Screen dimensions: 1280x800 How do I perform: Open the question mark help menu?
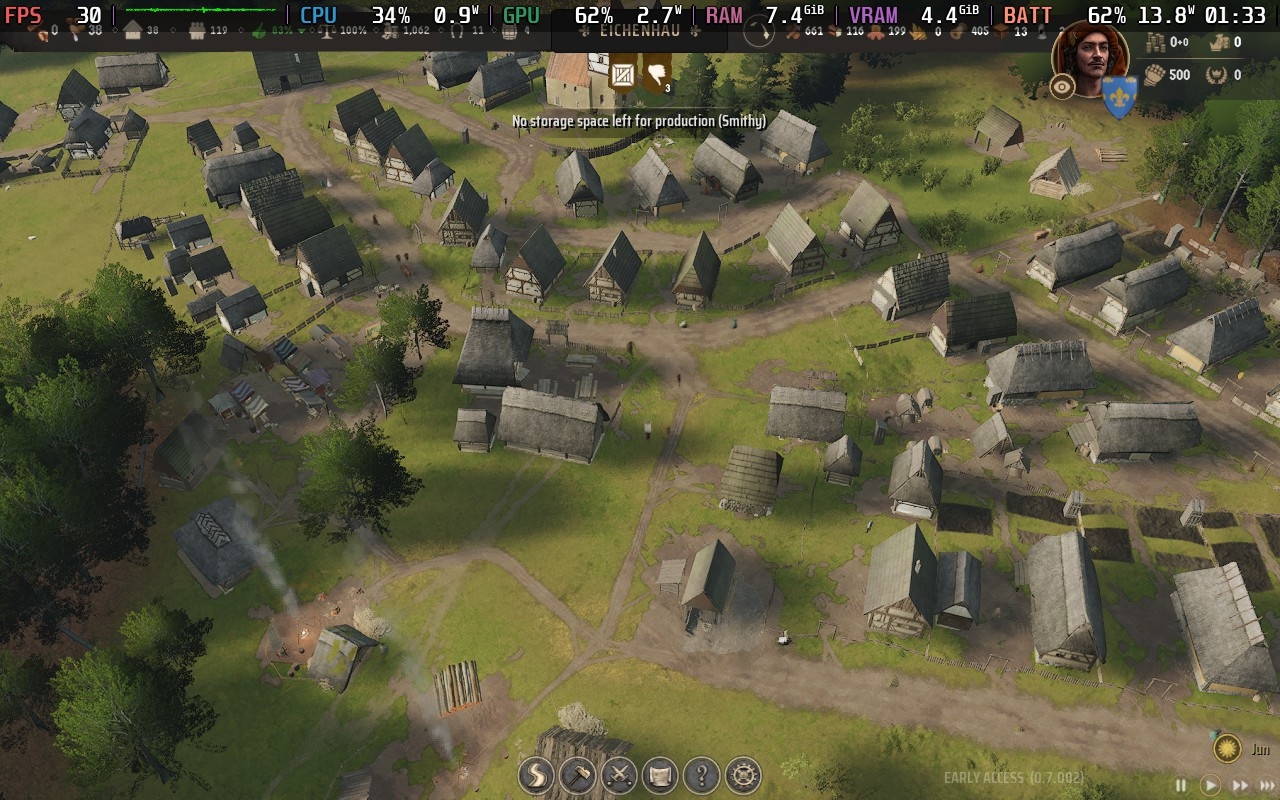click(x=702, y=775)
